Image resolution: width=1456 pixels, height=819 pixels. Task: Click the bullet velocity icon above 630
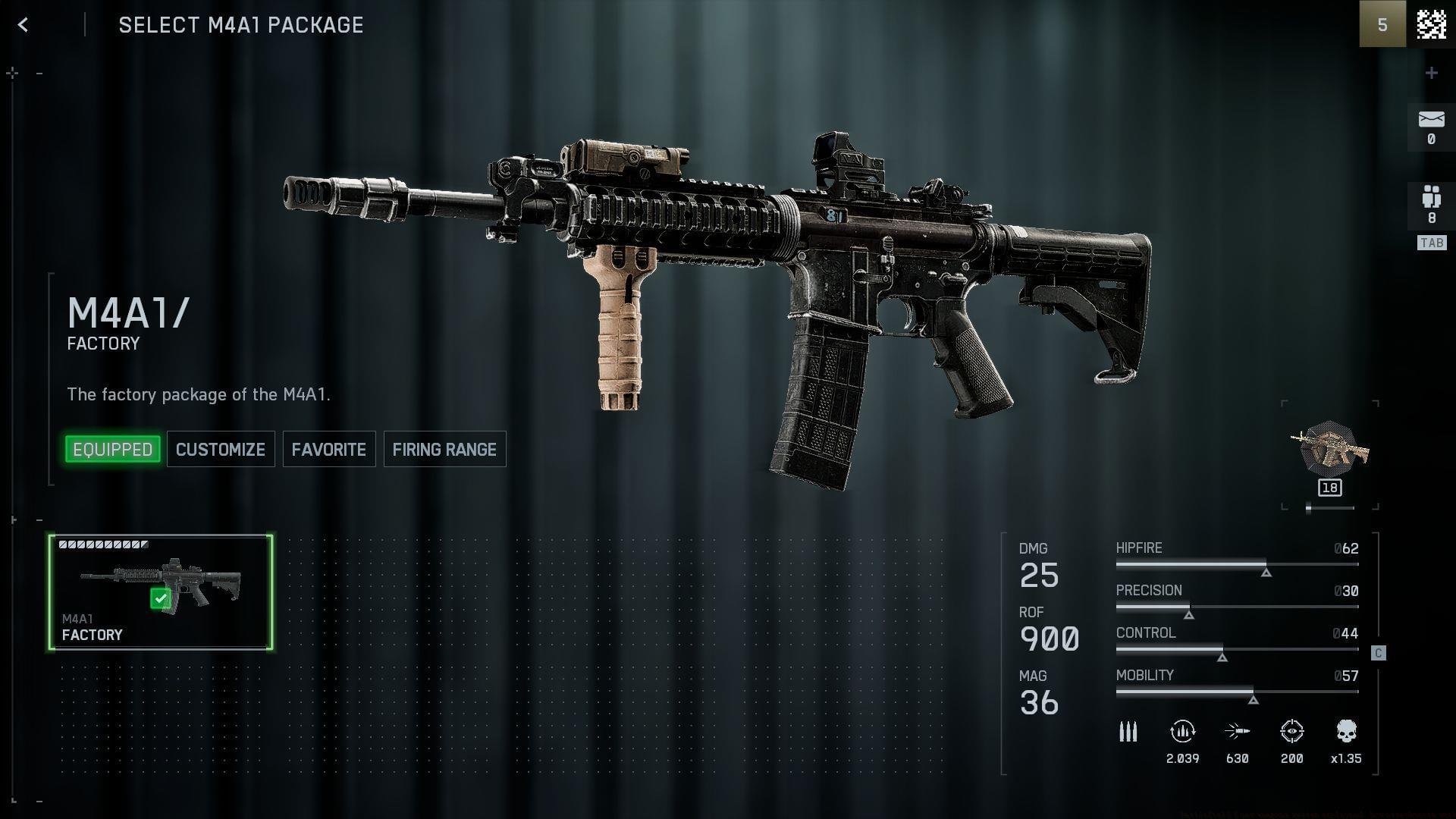1238,732
